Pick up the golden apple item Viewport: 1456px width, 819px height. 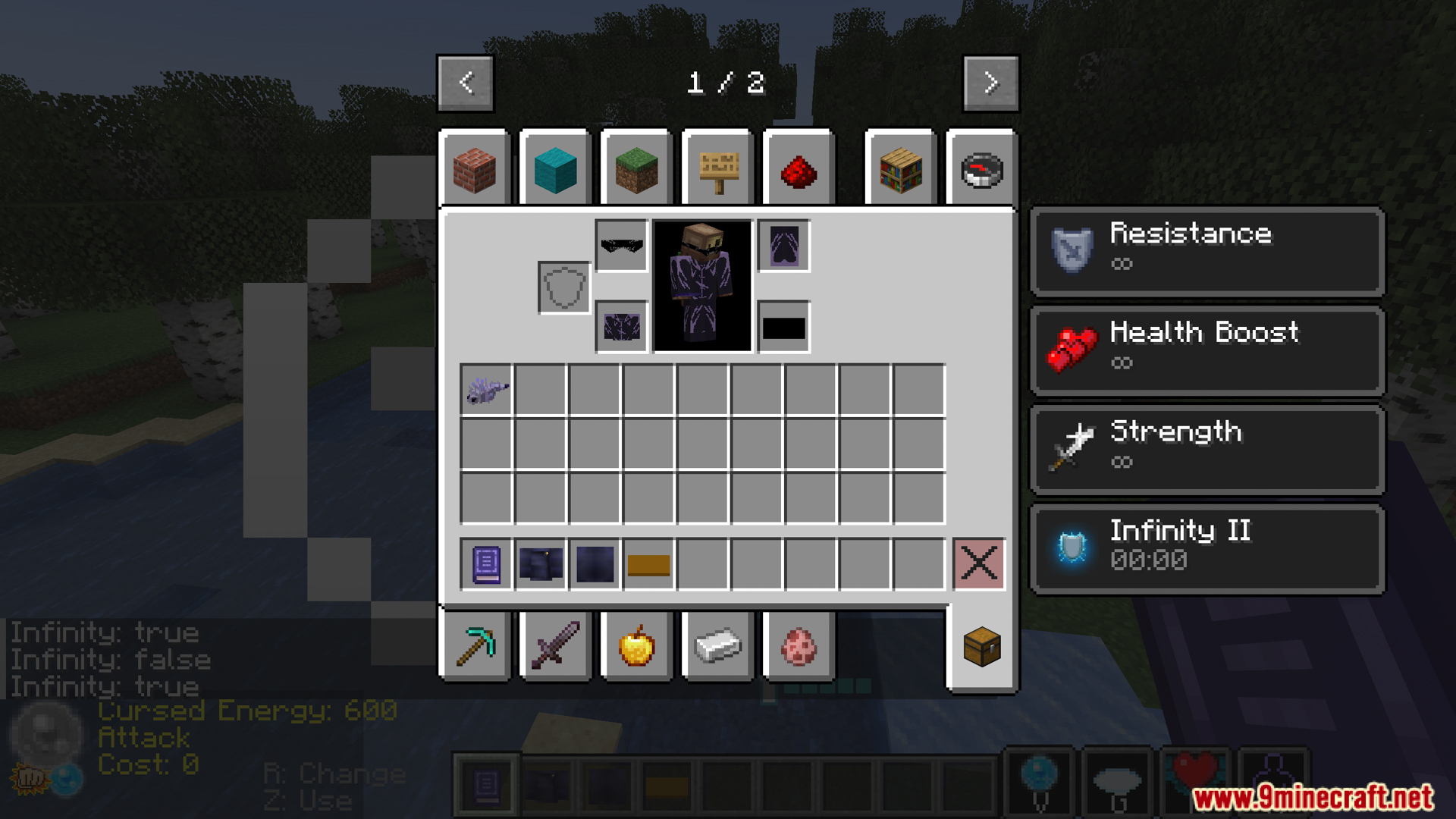pos(635,646)
